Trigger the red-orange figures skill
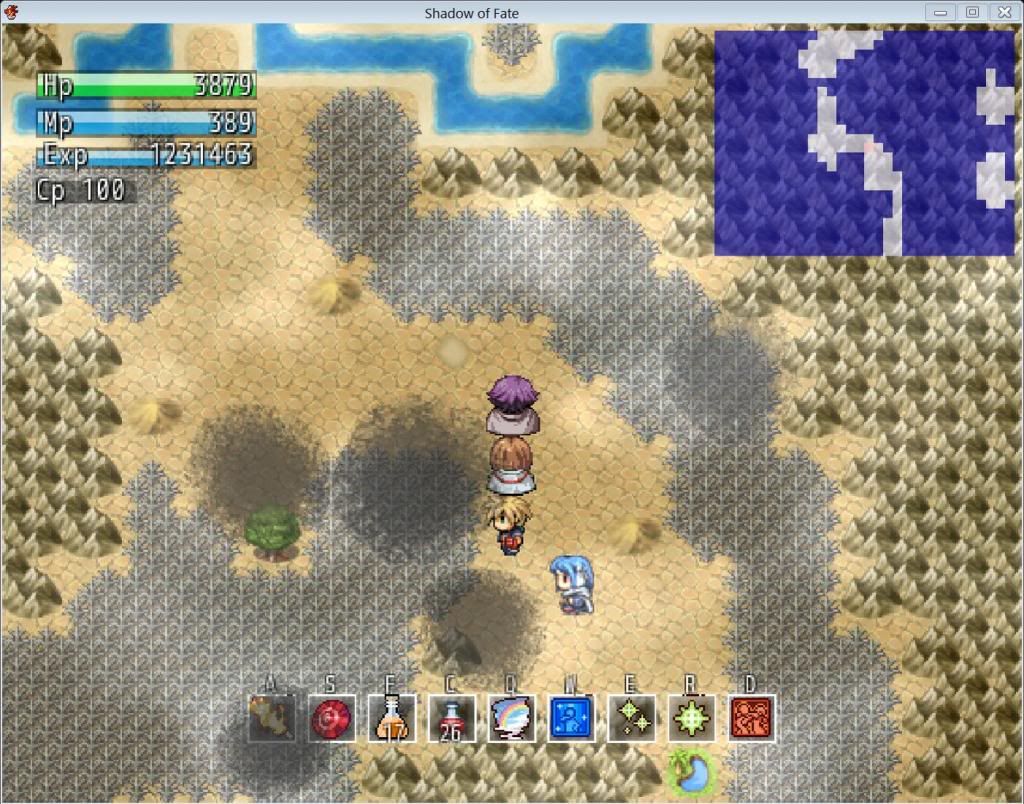The width and height of the screenshot is (1024, 804). coord(751,718)
